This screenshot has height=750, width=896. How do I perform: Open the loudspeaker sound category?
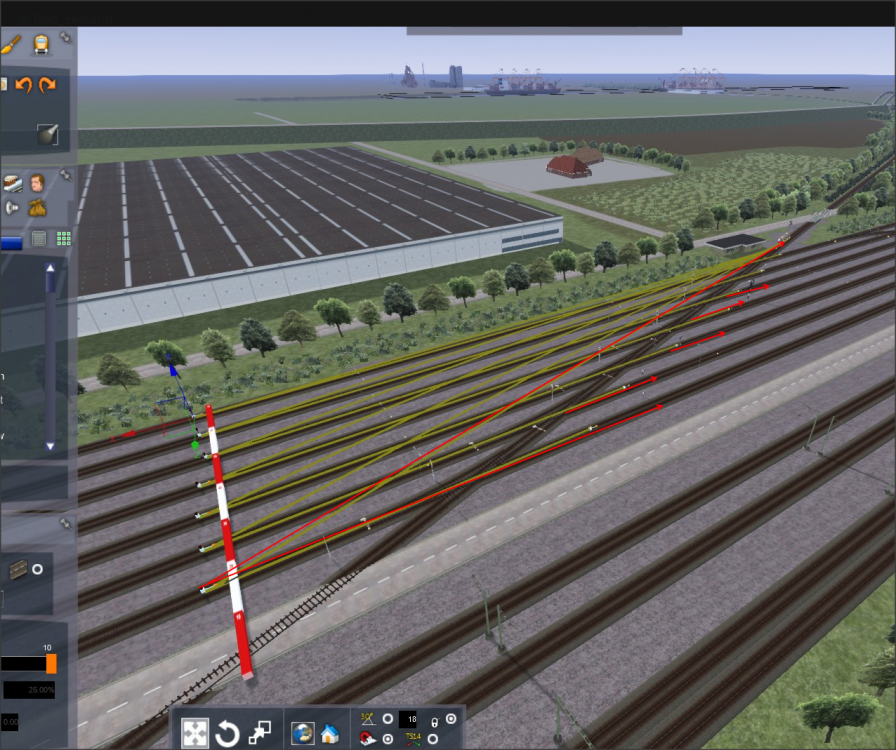[x=12, y=208]
